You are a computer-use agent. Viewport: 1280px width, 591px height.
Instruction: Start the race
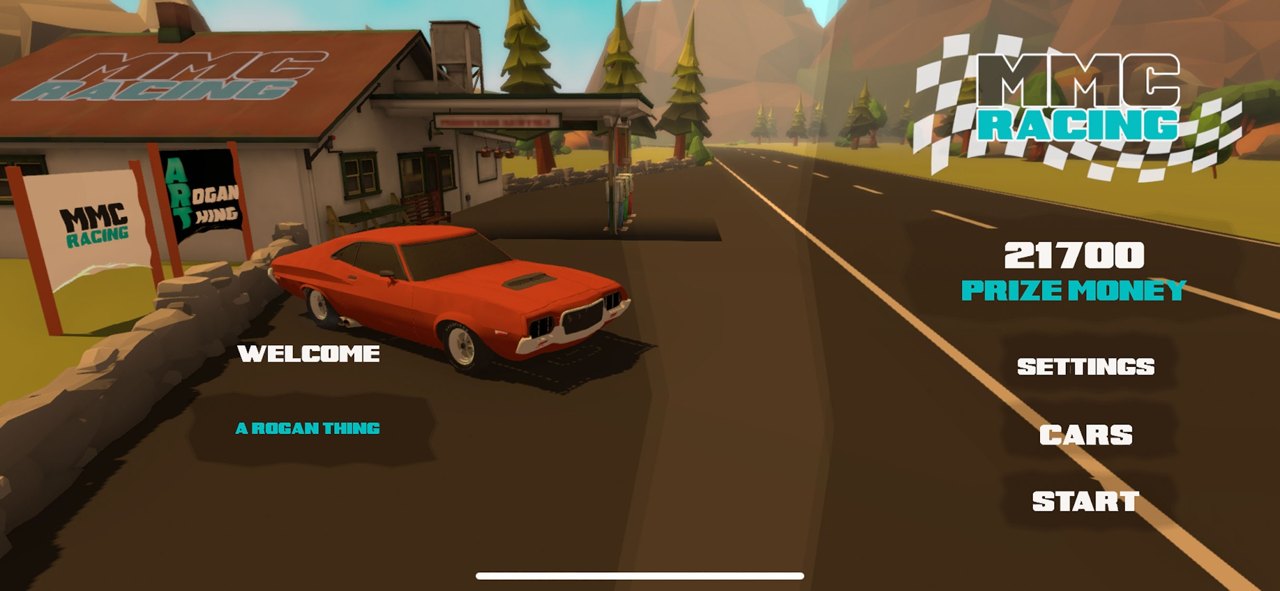point(1085,501)
